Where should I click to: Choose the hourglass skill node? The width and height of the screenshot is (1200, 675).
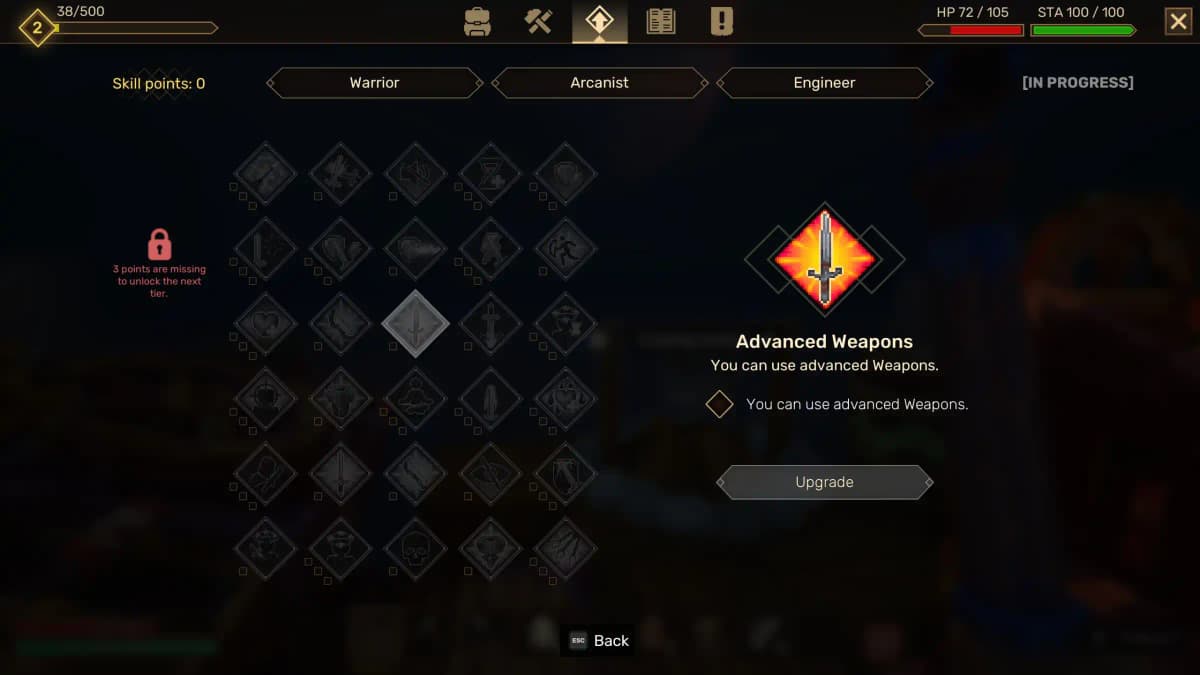[x=490, y=174]
